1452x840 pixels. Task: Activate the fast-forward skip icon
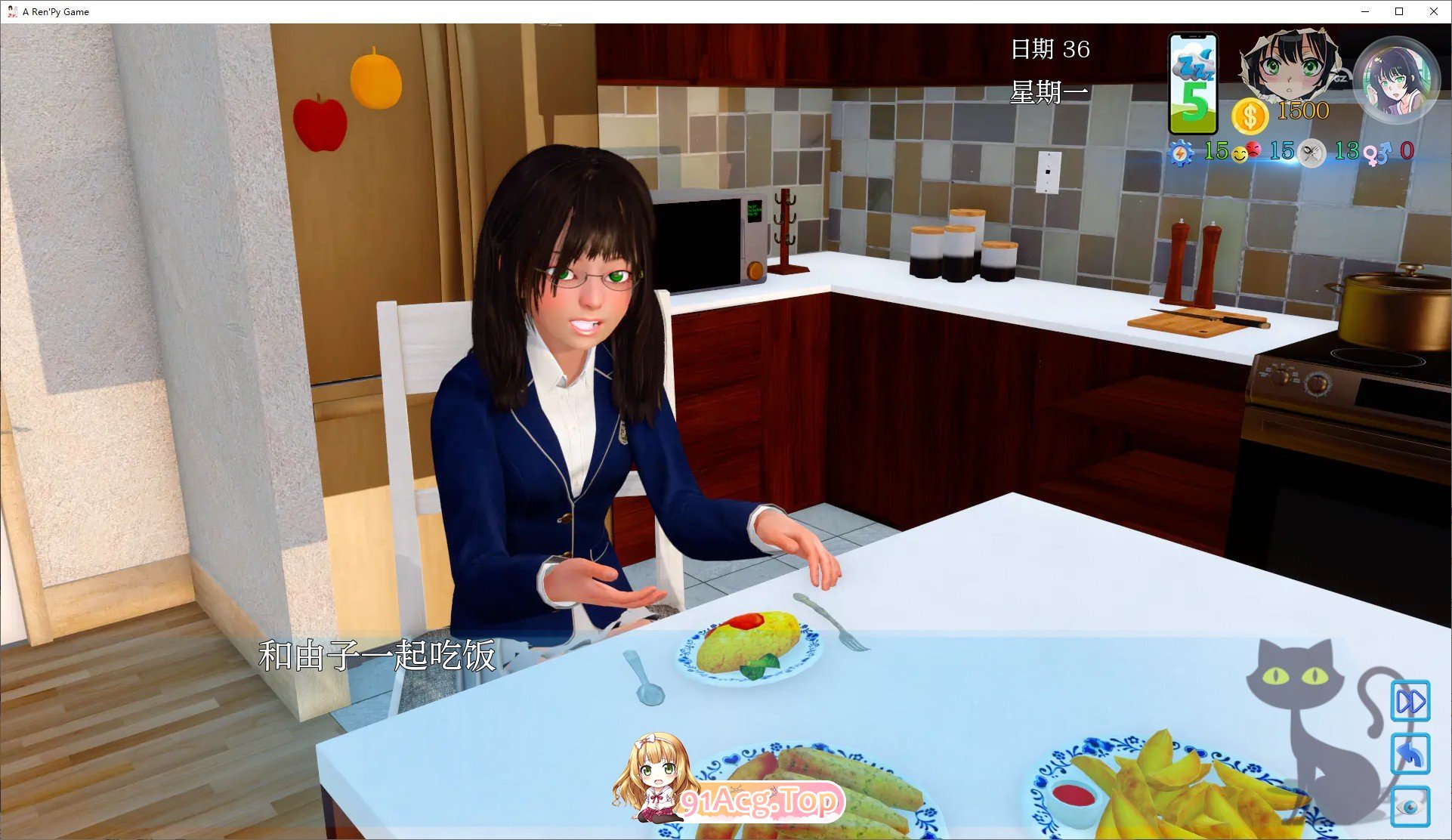1410,702
